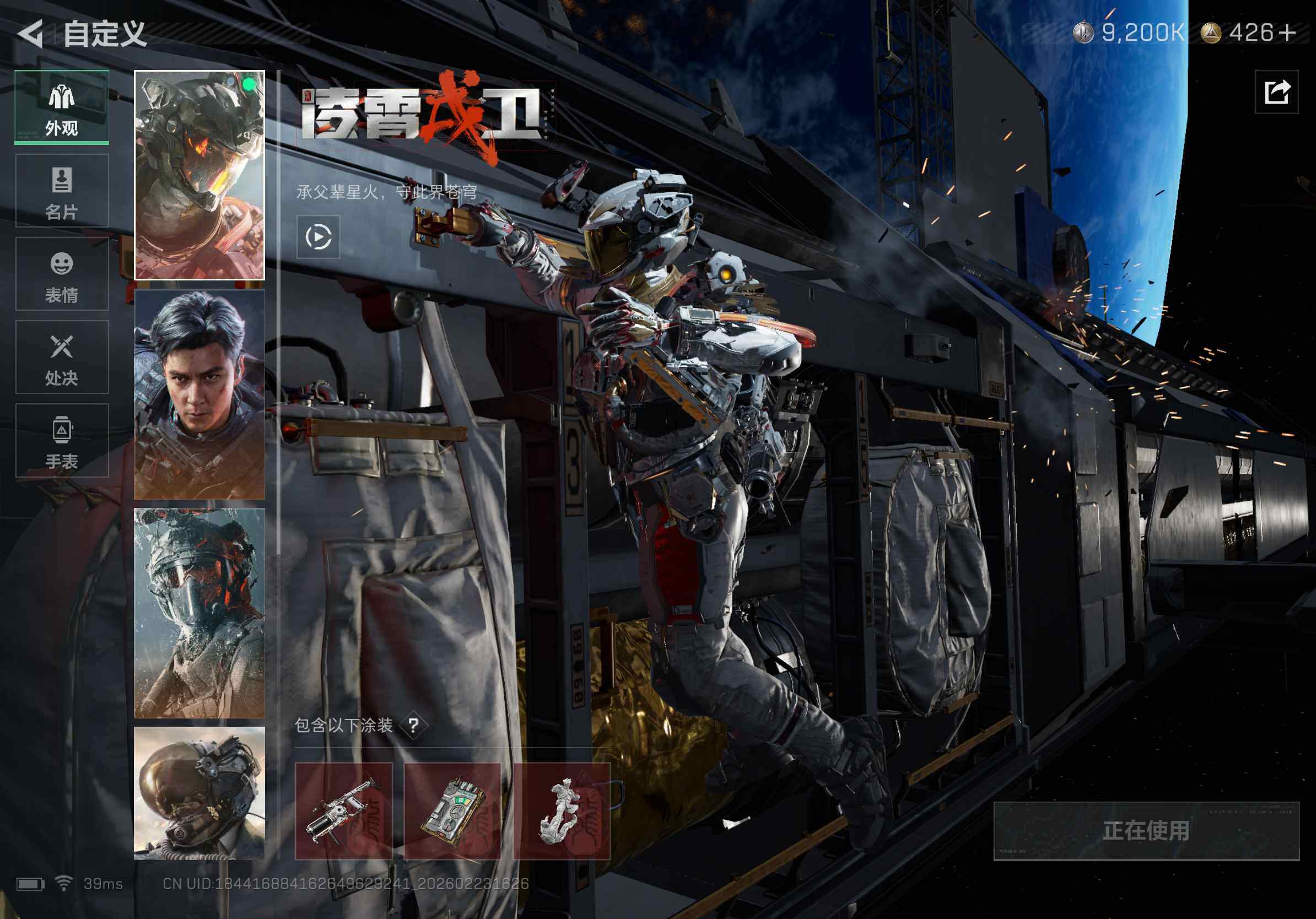Viewport: 1316px width, 919px height.
Task: Open the 名片 name card tab
Action: (x=62, y=191)
